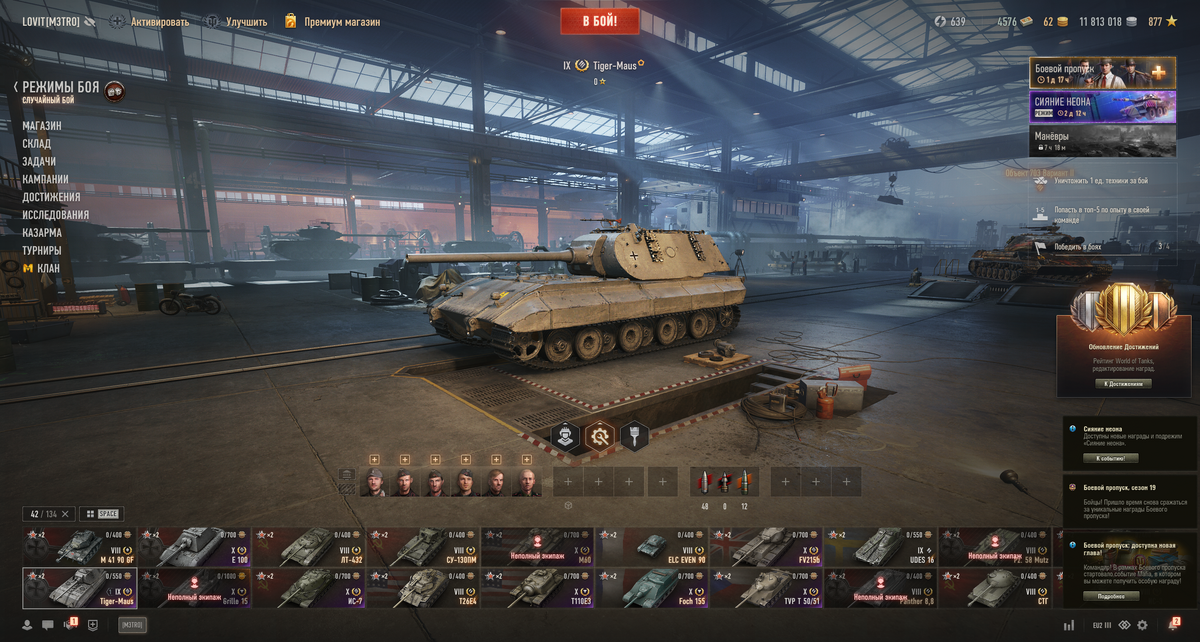Screen dimensions: 1200x642
Task: Open the «Сияние неона» mode banner
Action: (1088, 107)
